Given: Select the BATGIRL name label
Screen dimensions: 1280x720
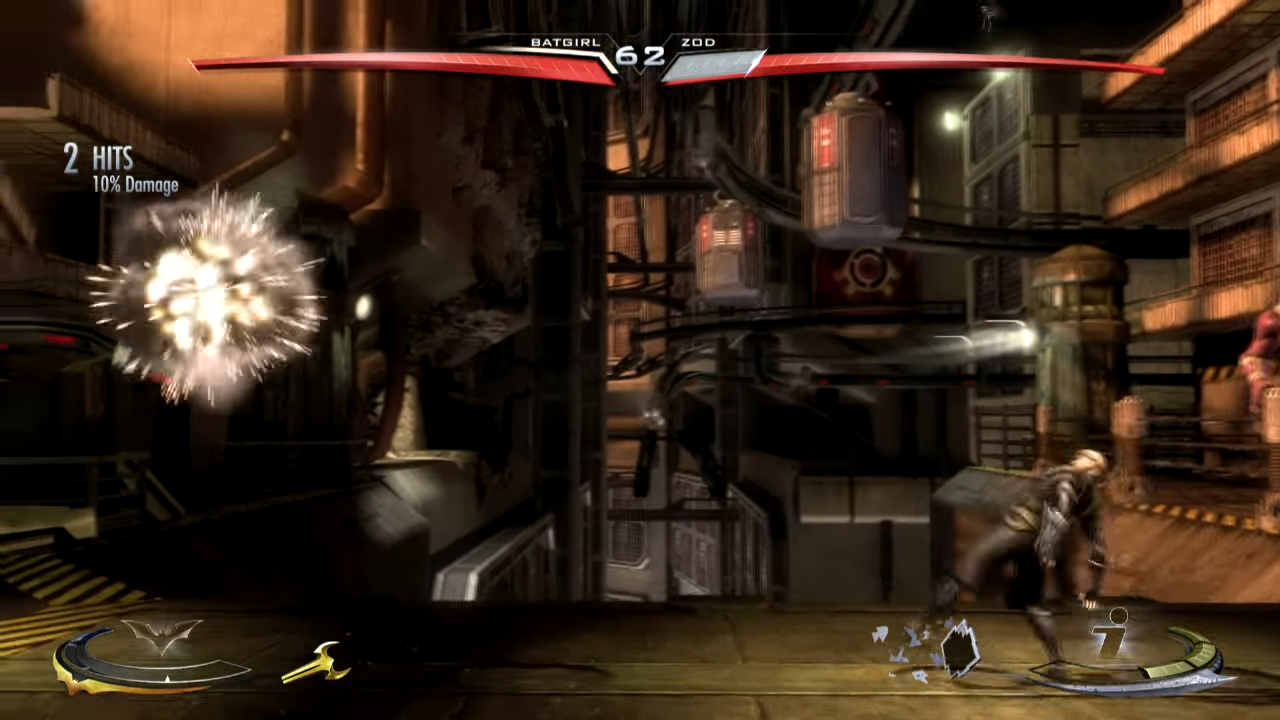Looking at the screenshot, I should pos(566,43).
